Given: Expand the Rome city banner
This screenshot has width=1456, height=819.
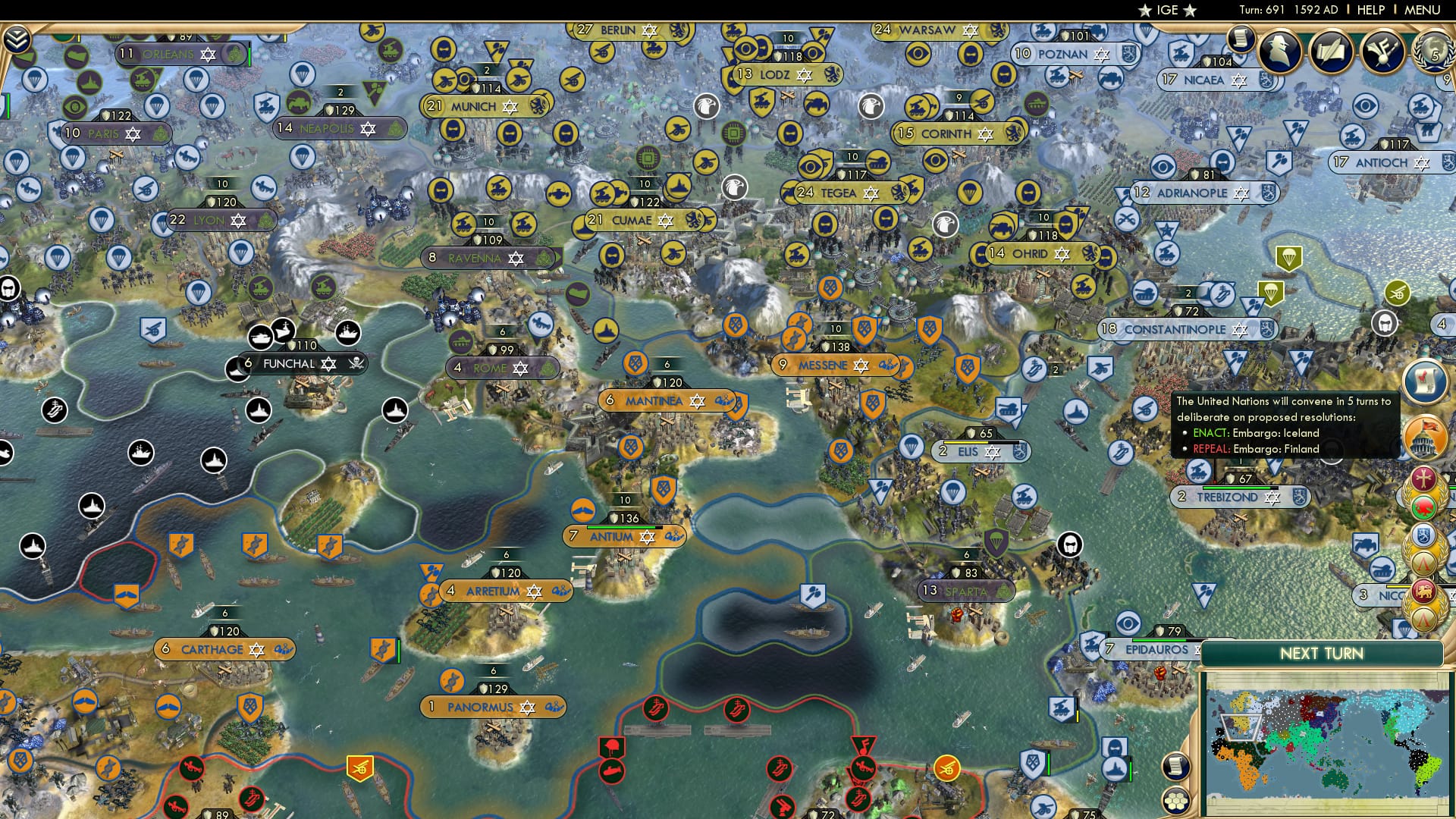Looking at the screenshot, I should [x=503, y=367].
